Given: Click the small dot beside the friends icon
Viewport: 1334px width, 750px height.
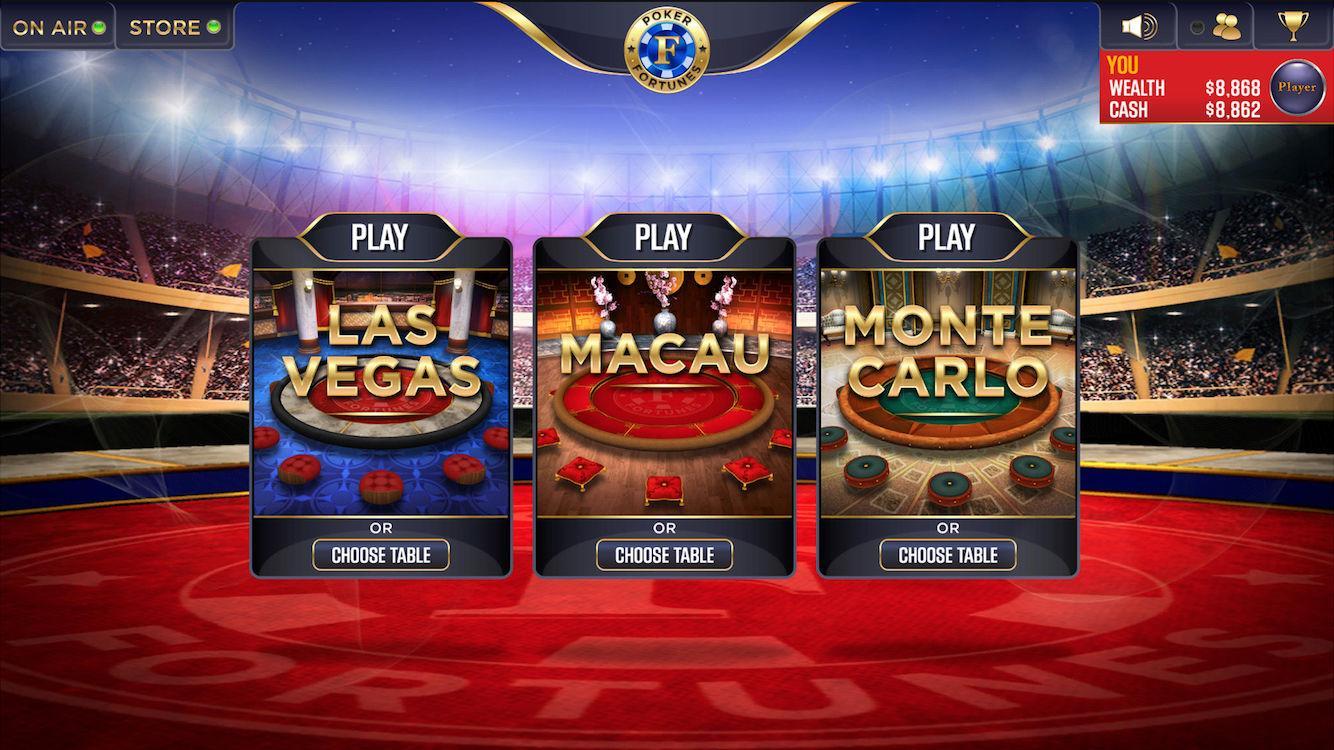Looking at the screenshot, I should coord(1196,25).
